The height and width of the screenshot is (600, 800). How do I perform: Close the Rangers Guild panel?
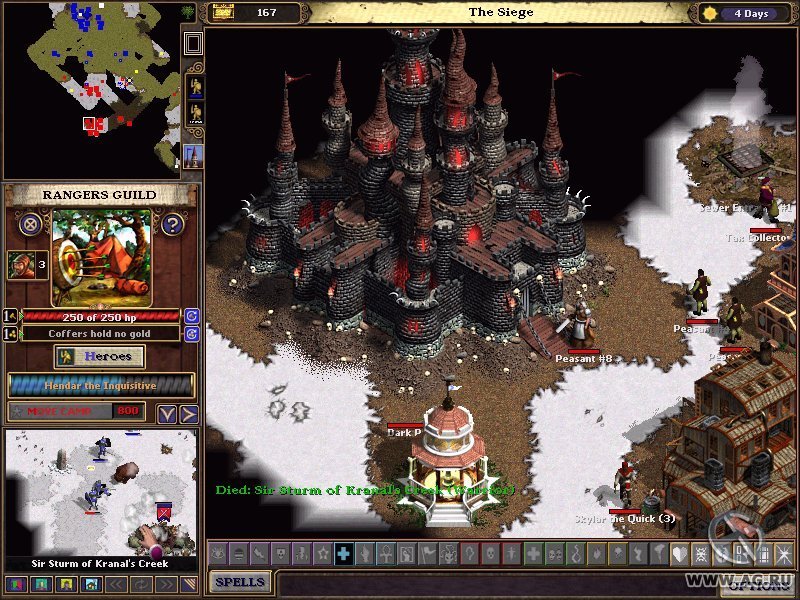(31, 224)
